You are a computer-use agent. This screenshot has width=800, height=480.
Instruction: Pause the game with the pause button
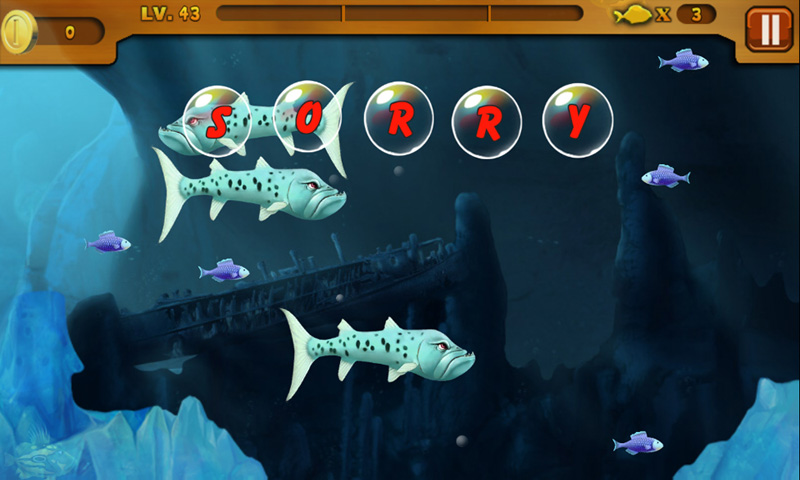pyautogui.click(x=769, y=30)
